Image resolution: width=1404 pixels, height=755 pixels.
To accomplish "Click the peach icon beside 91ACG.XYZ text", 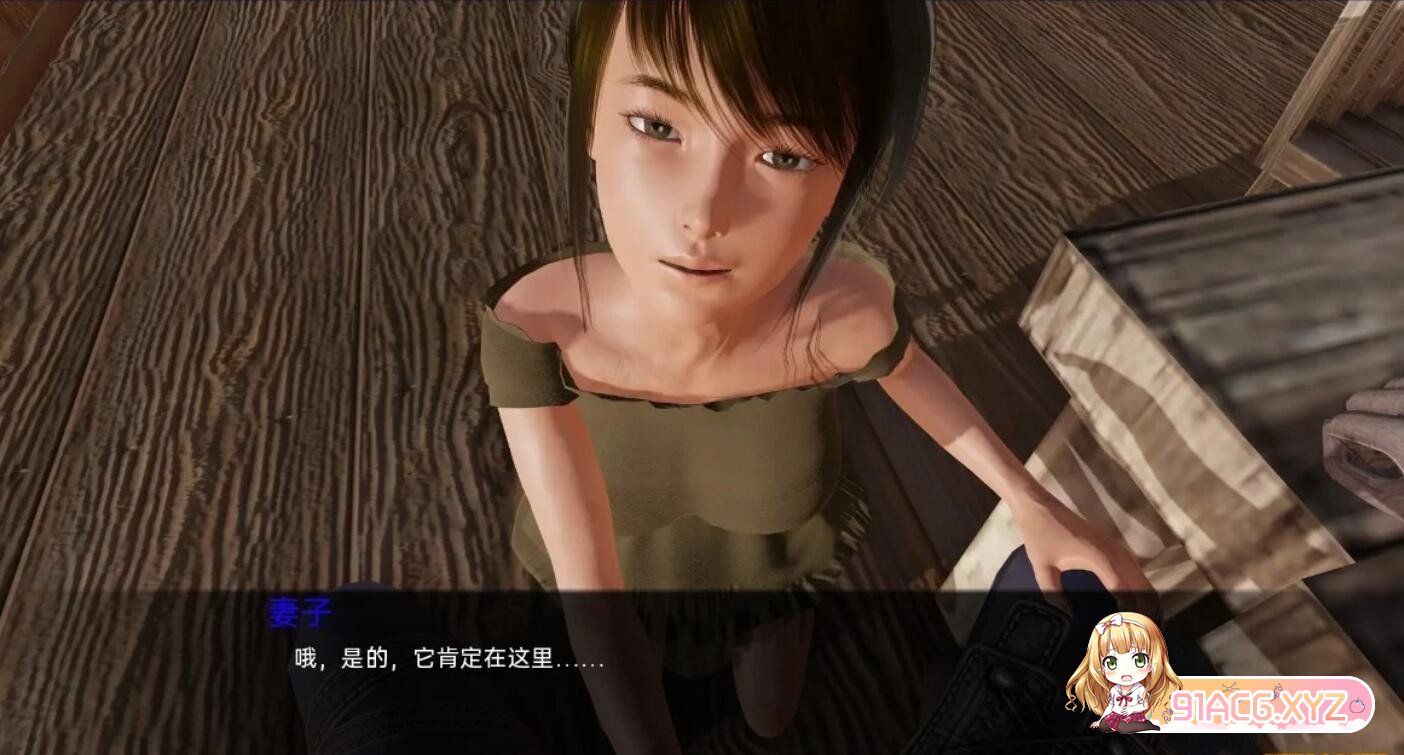I will pos(1358,705).
